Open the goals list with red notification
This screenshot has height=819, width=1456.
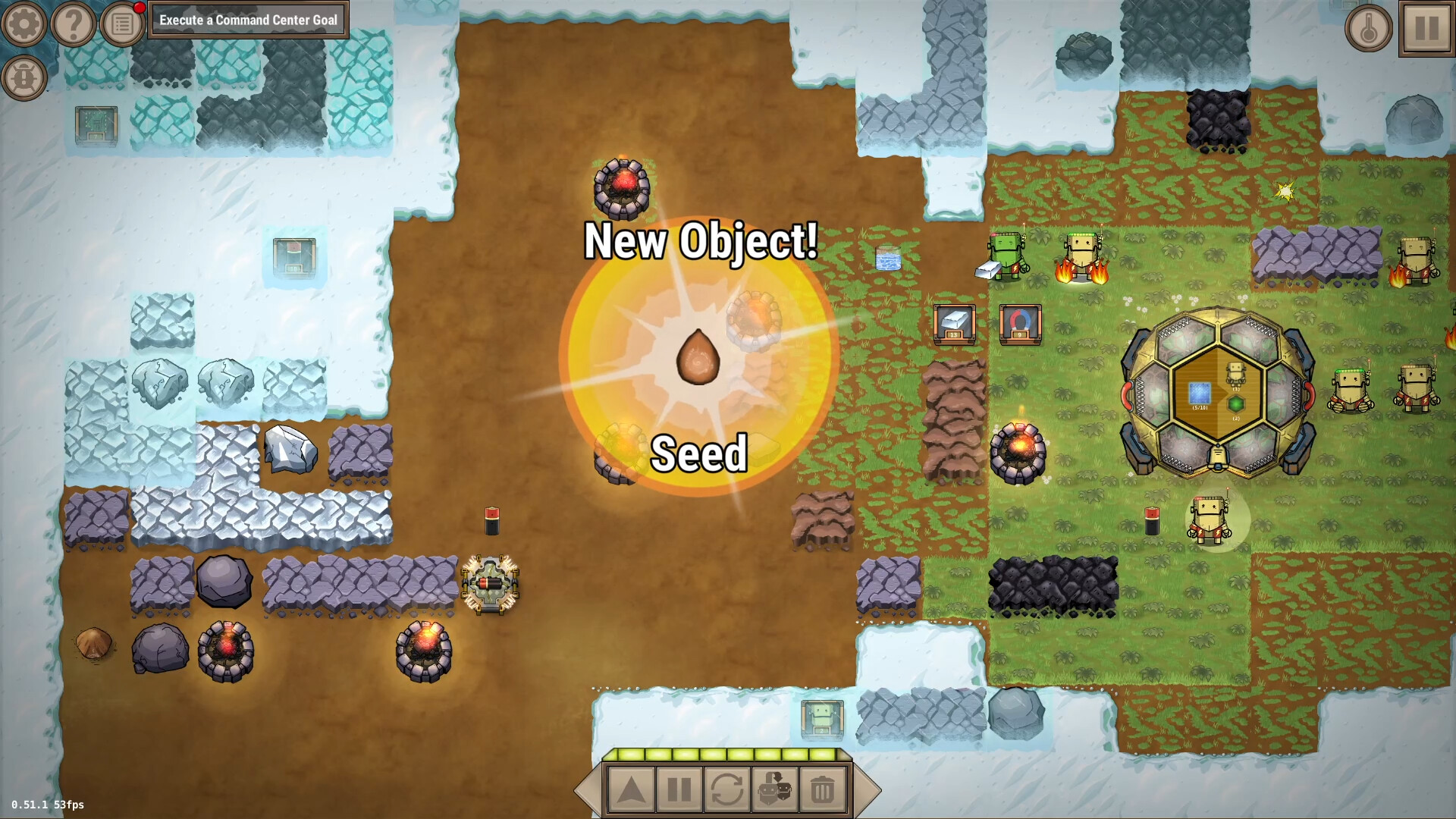tap(121, 23)
